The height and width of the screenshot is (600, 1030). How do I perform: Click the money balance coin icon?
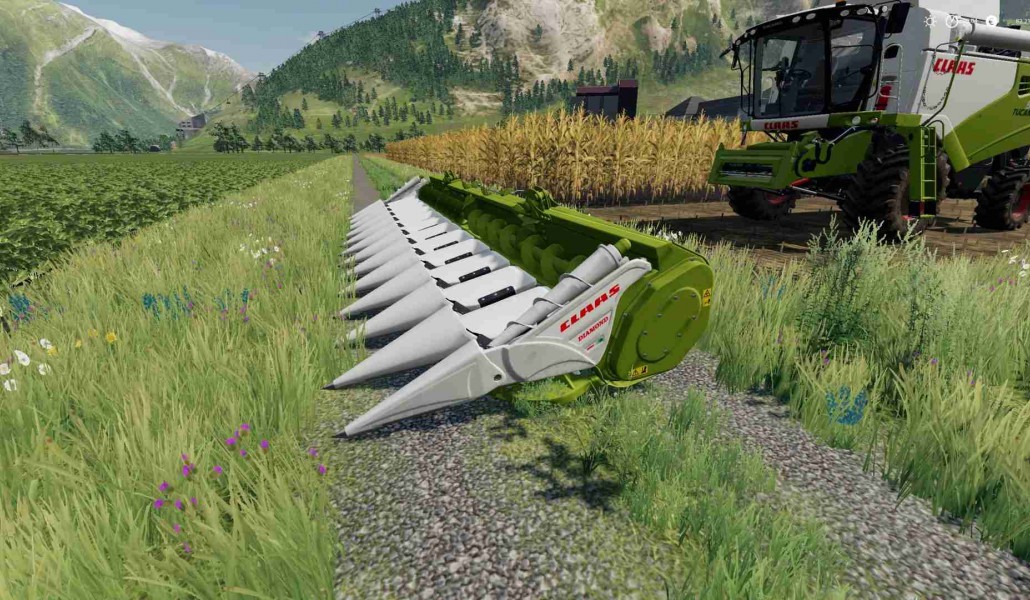pos(991,20)
